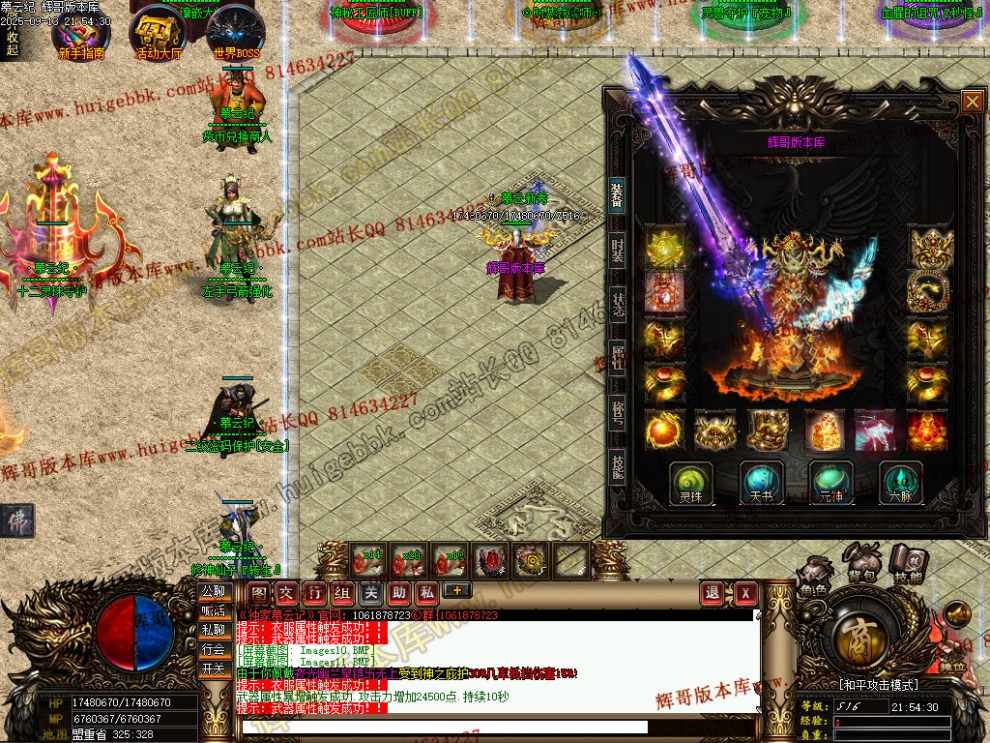The image size is (990, 743).
Task: Open the 活动大厅 activity hall
Action: coord(158,34)
